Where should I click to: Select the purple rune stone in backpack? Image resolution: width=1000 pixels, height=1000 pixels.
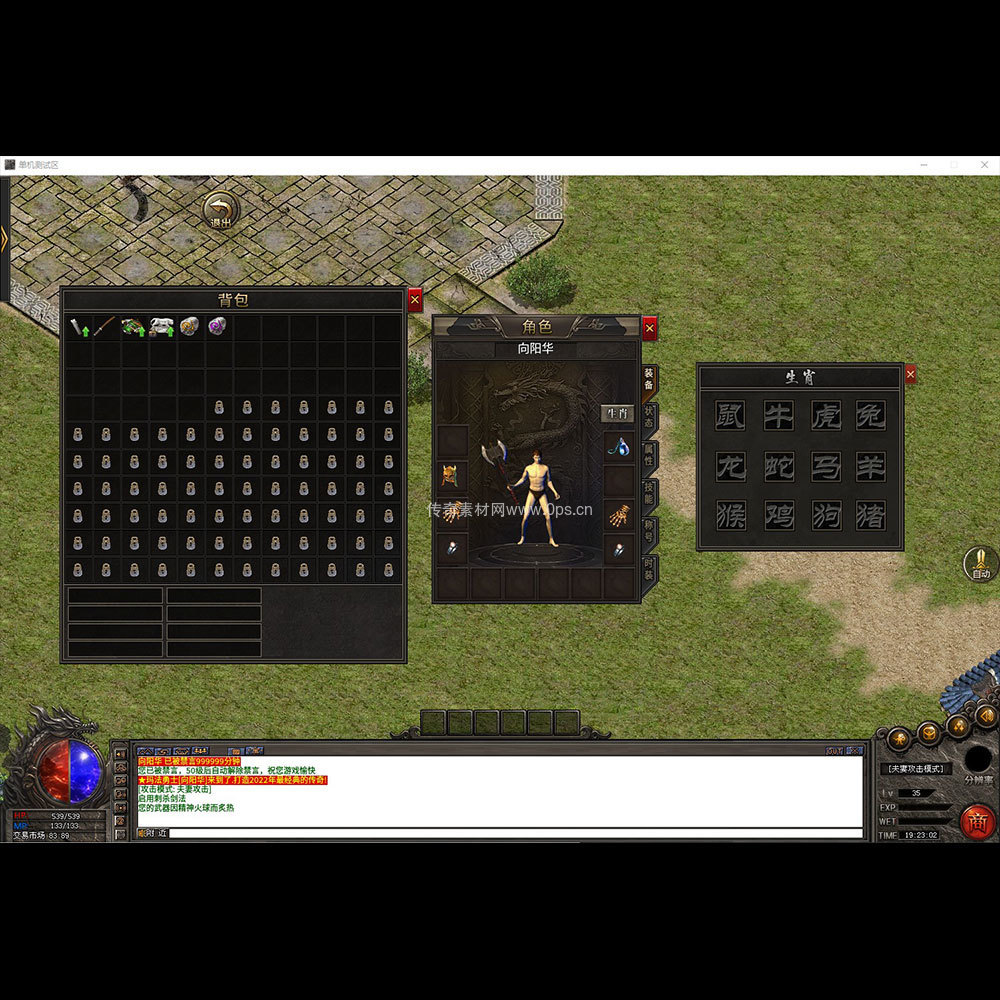216,327
